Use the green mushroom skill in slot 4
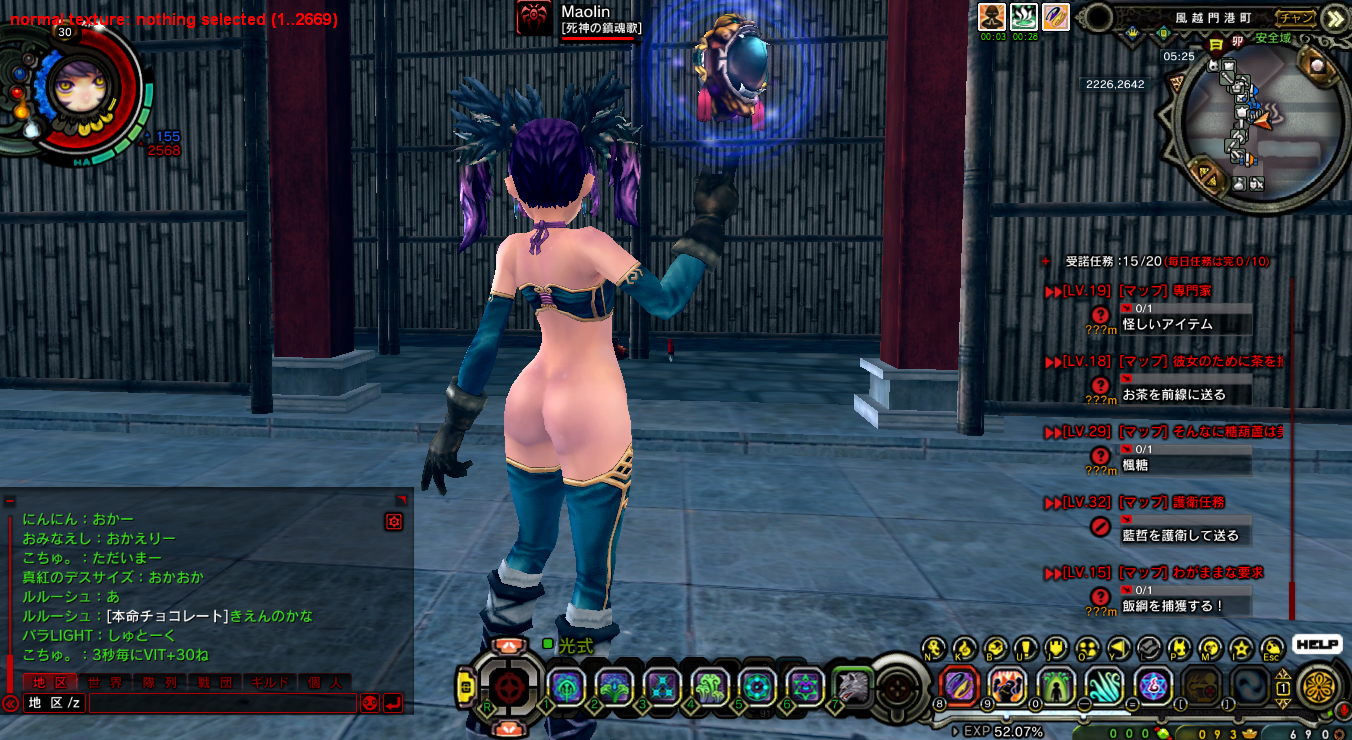 point(709,686)
